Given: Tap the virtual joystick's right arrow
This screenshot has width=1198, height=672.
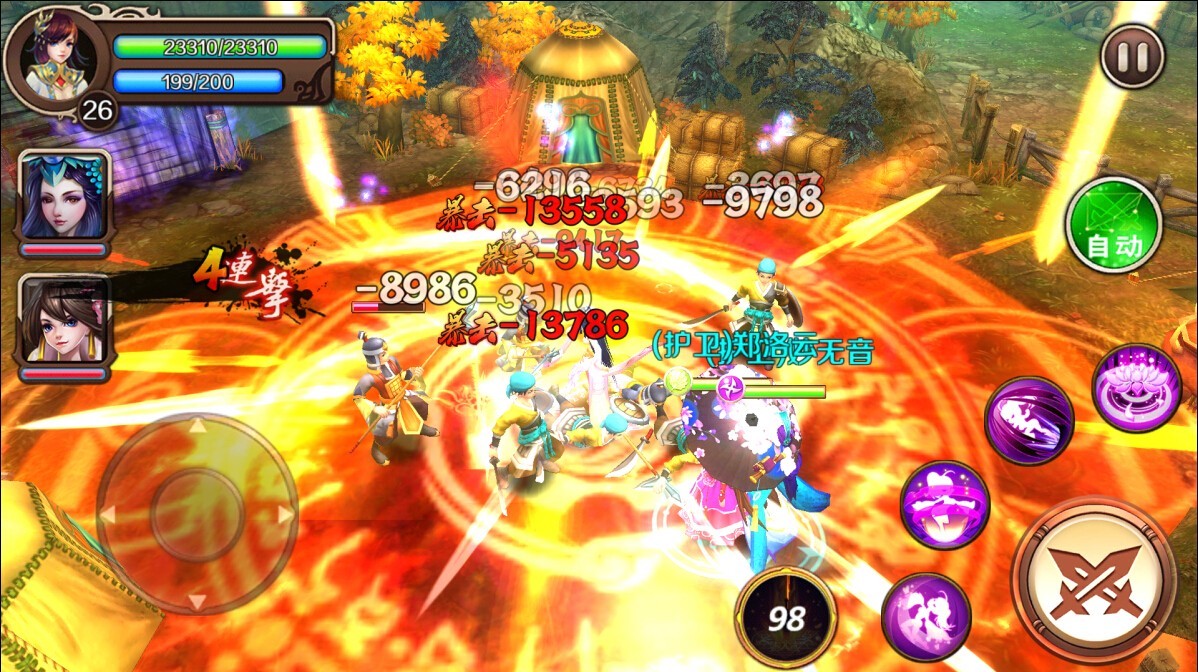Looking at the screenshot, I should (285, 514).
